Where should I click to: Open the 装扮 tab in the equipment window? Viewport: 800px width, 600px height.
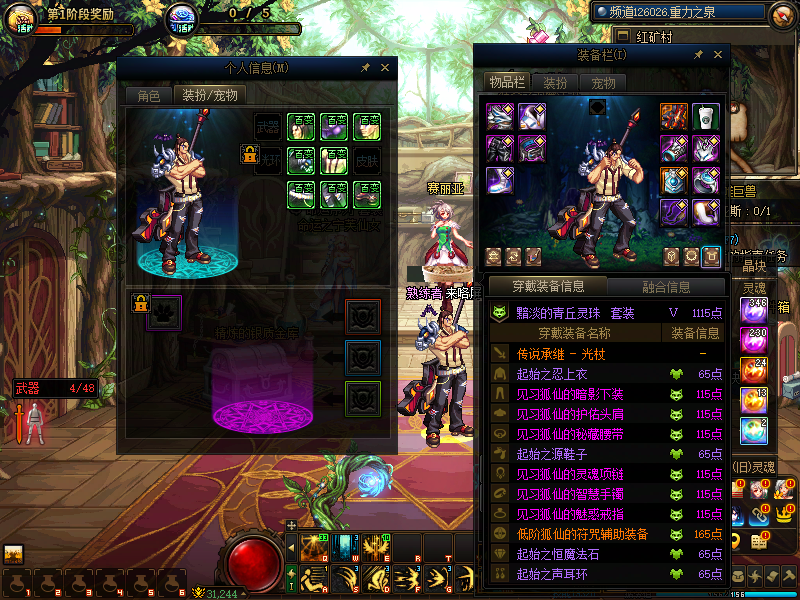pyautogui.click(x=555, y=83)
